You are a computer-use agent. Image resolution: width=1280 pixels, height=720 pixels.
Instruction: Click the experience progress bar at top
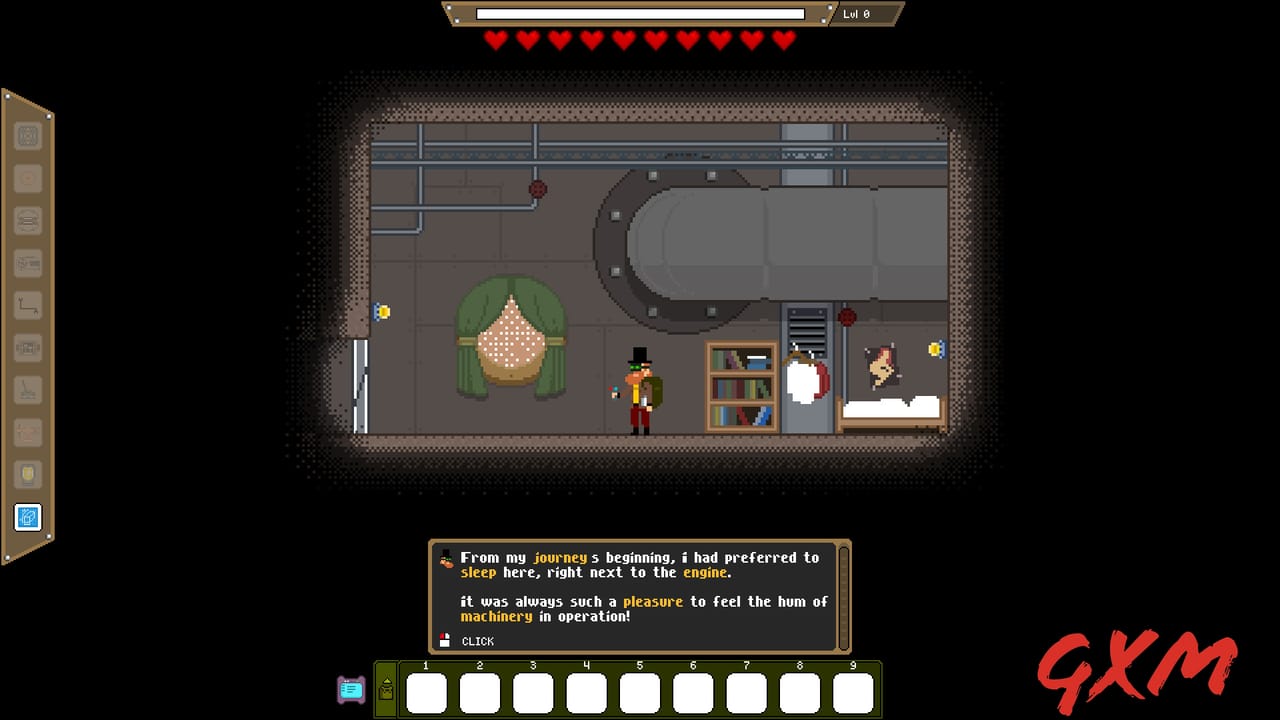click(640, 14)
